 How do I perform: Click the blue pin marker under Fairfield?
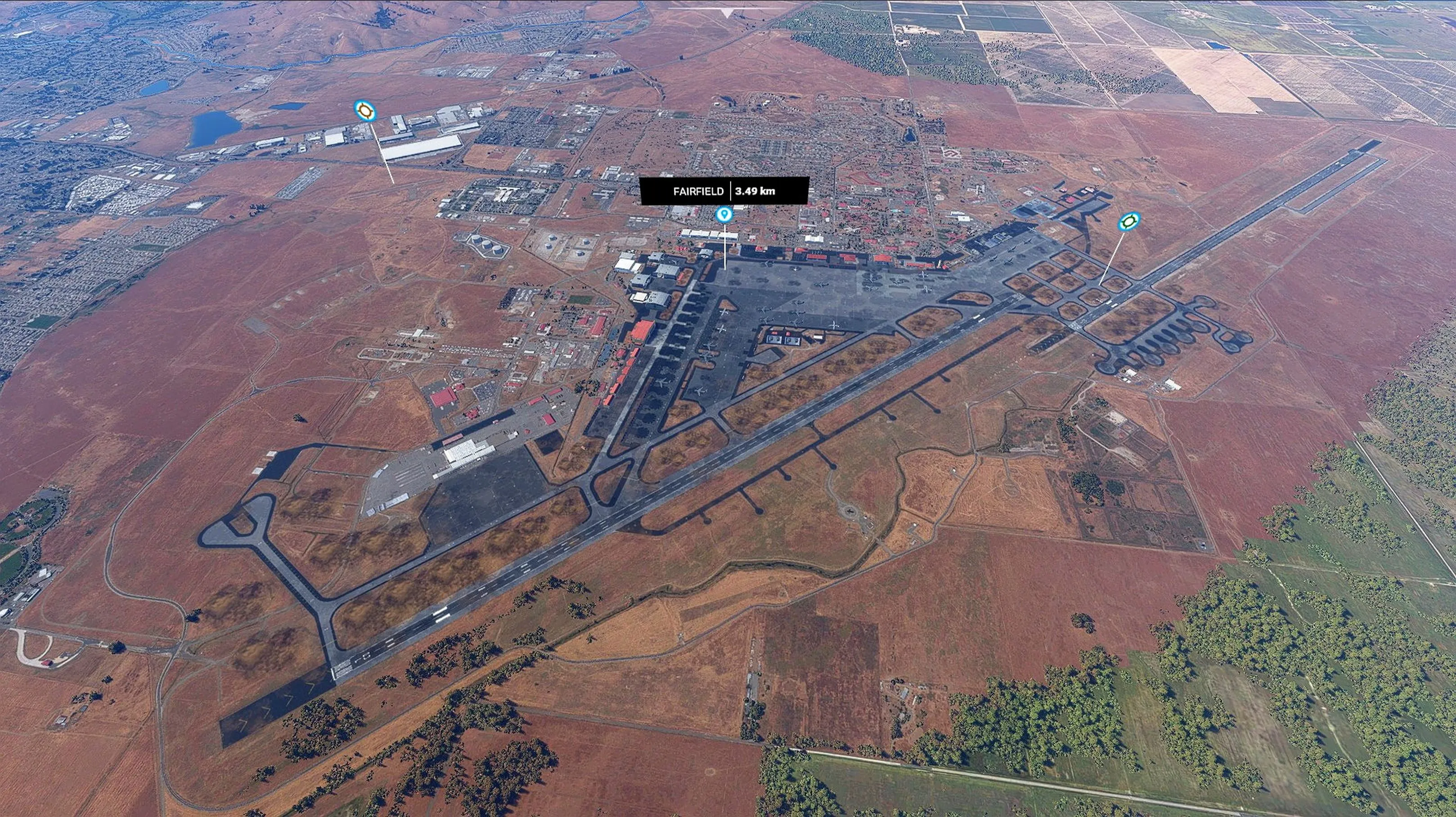click(724, 215)
